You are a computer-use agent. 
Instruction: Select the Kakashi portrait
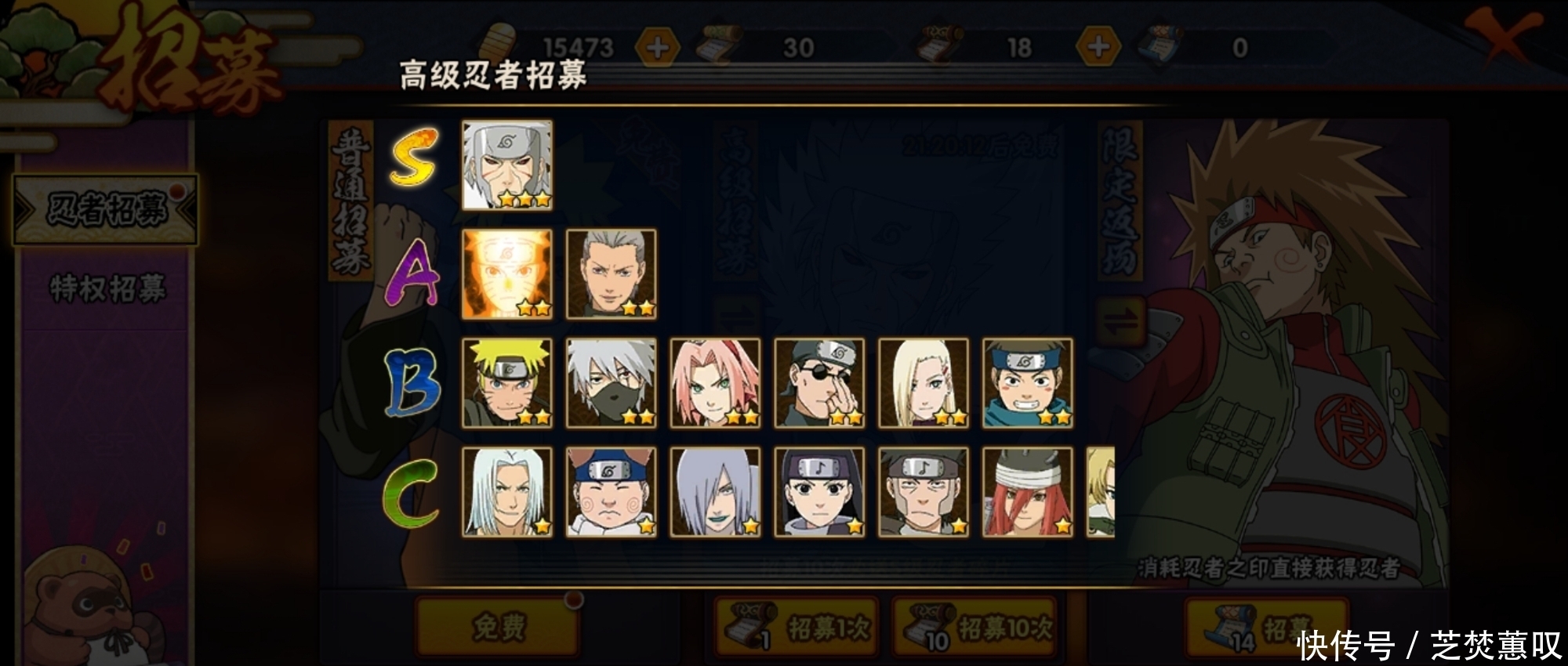[x=611, y=383]
